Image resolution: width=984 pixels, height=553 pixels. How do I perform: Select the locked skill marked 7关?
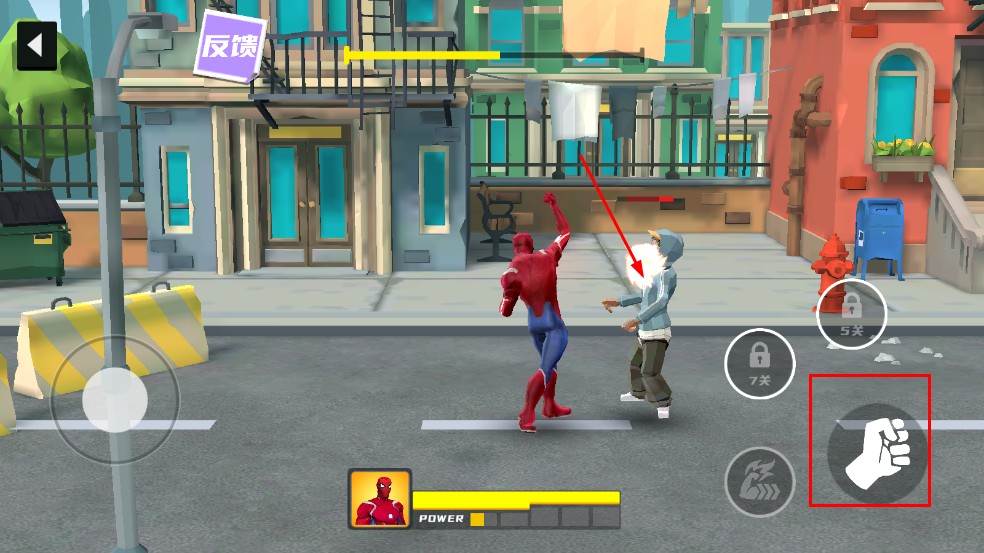[759, 362]
